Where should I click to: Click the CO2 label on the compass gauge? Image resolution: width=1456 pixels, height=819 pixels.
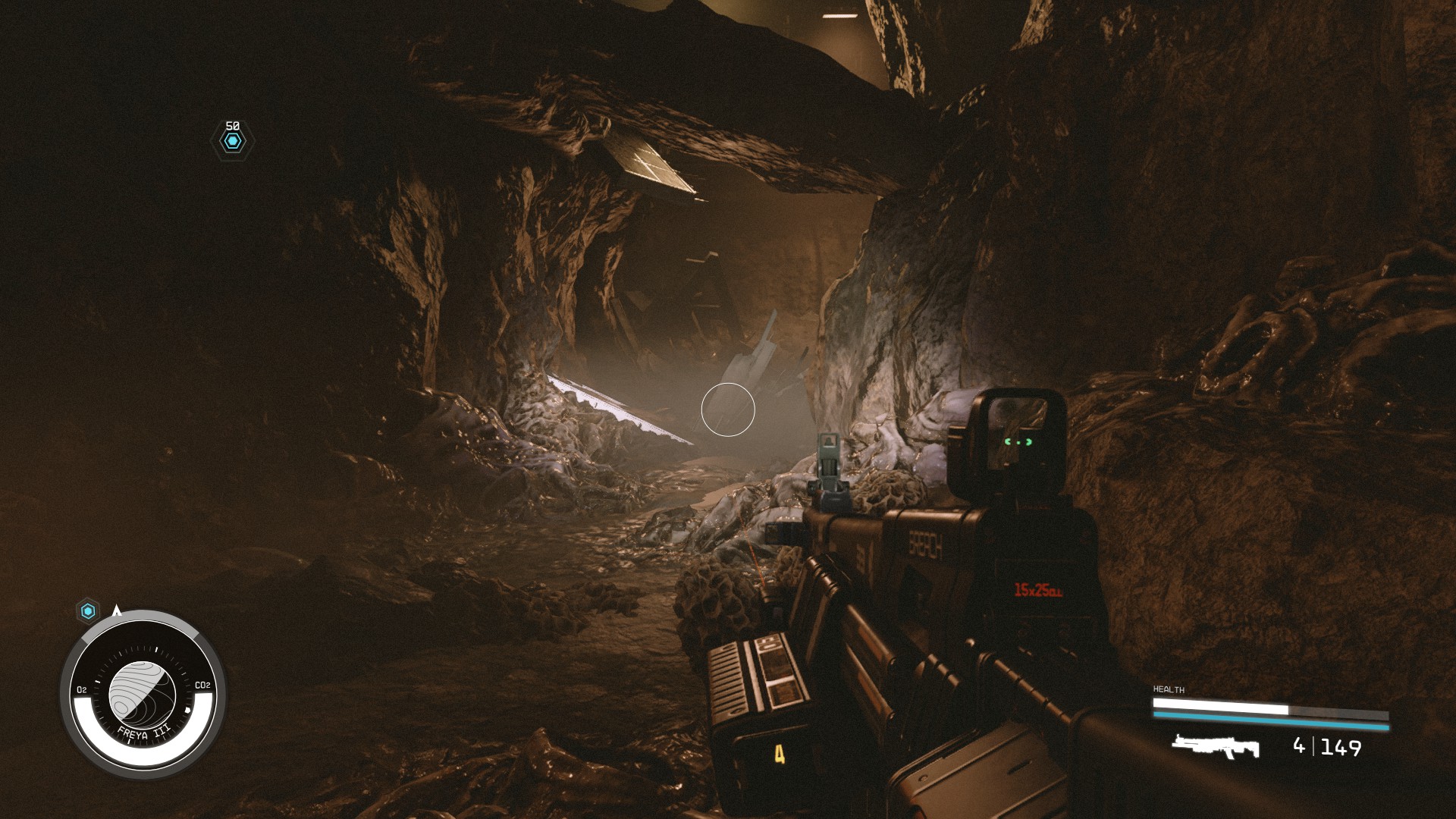click(202, 686)
